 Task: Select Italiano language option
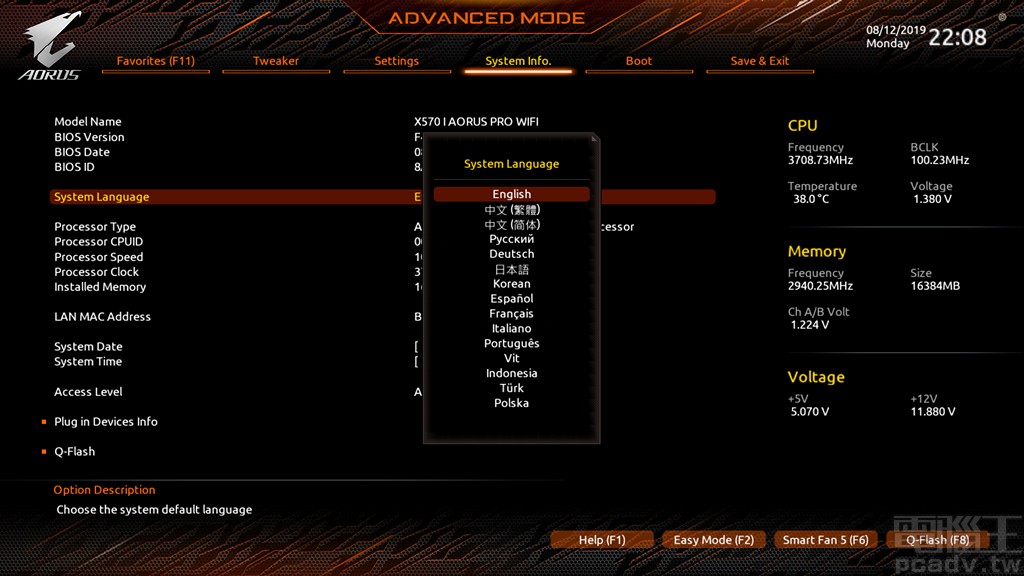coord(511,328)
